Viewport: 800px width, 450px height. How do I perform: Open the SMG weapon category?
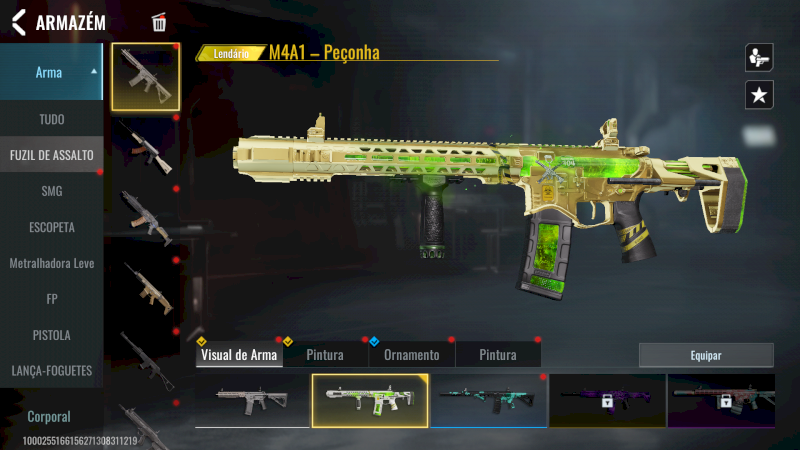pos(51,191)
